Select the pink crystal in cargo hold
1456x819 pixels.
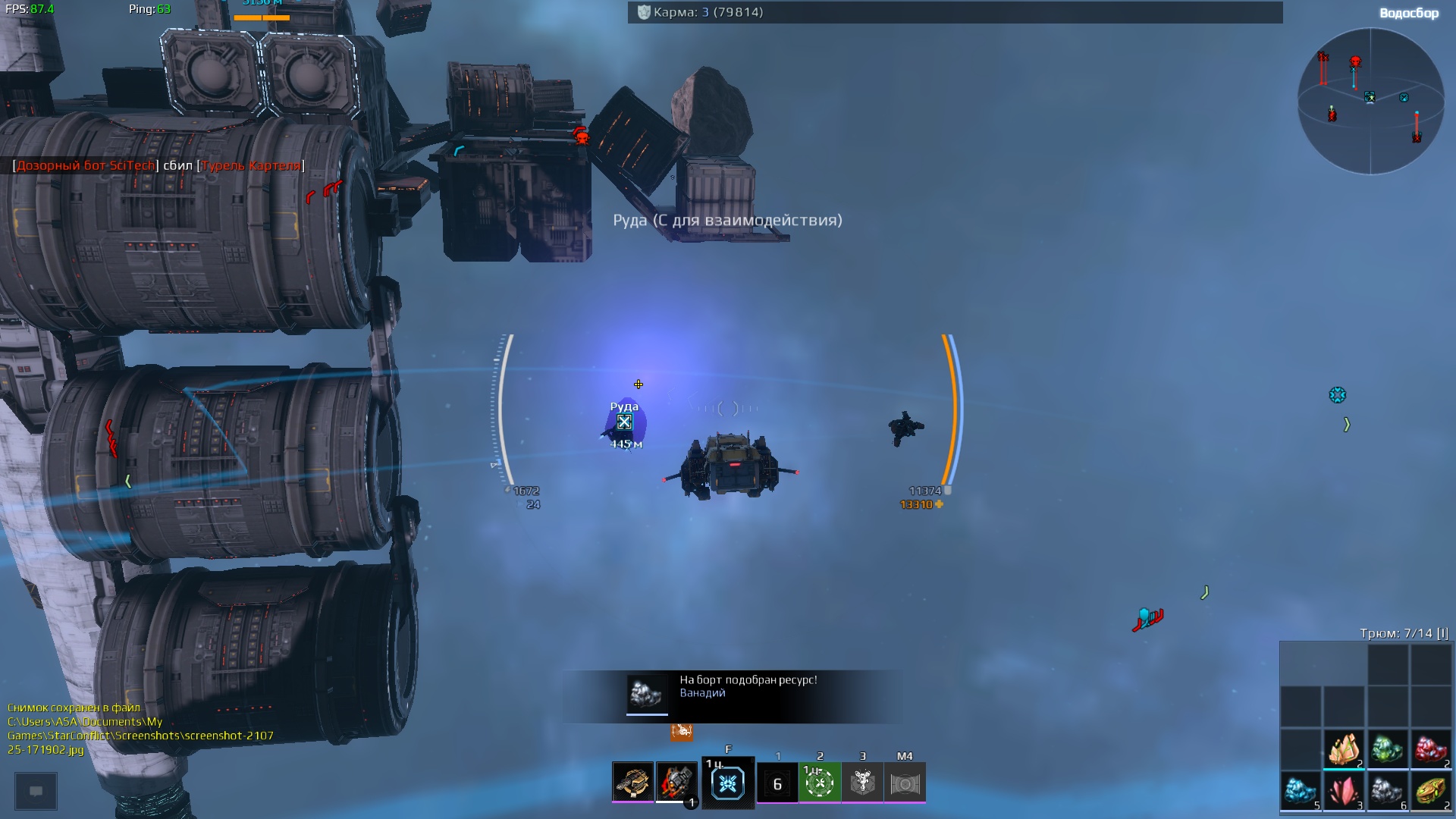[1344, 792]
